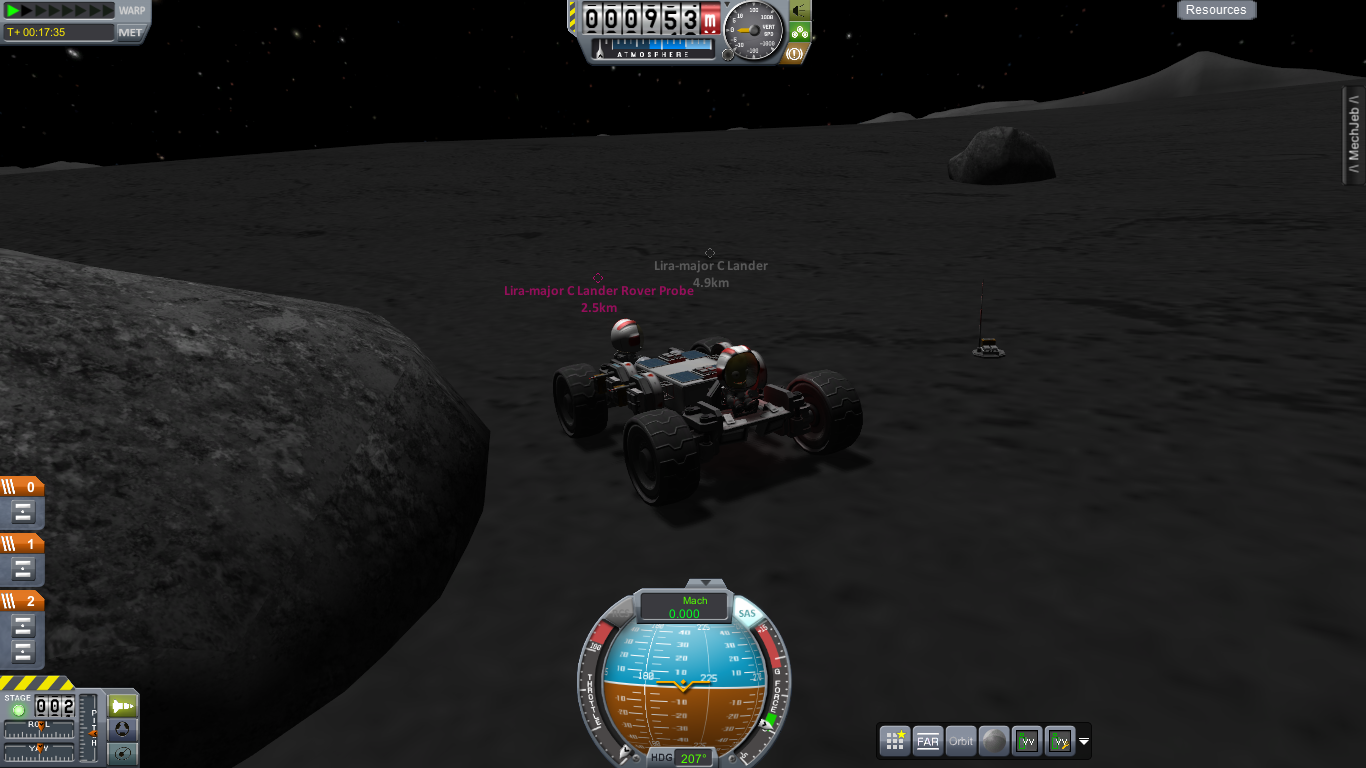Viewport: 1366px width, 768px height.
Task: Click the grey moon sphere toolbar icon
Action: click(x=994, y=741)
